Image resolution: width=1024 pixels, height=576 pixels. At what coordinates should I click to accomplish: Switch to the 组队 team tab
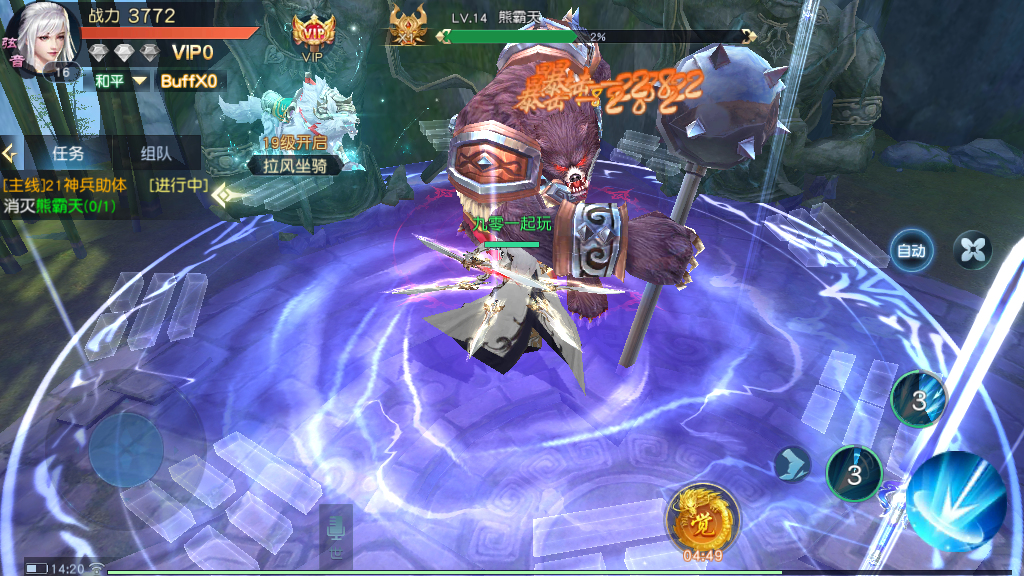(x=156, y=154)
